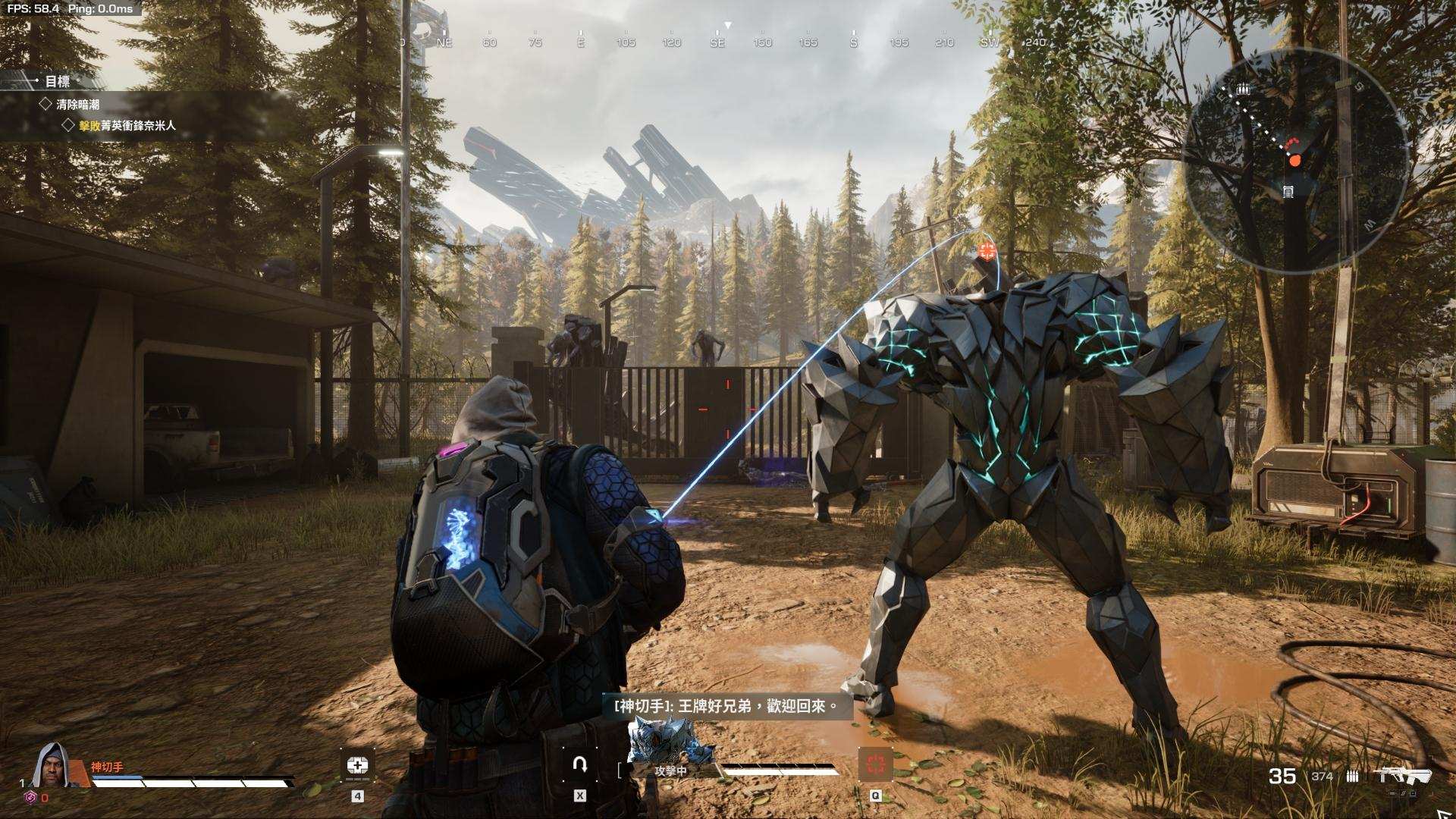Select the equipped rifle weapon icon
1456x819 pixels.
[x=1404, y=775]
